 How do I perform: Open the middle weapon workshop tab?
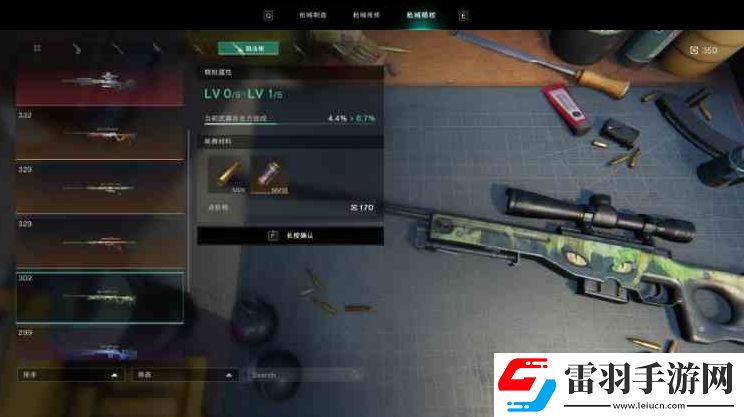pos(365,16)
